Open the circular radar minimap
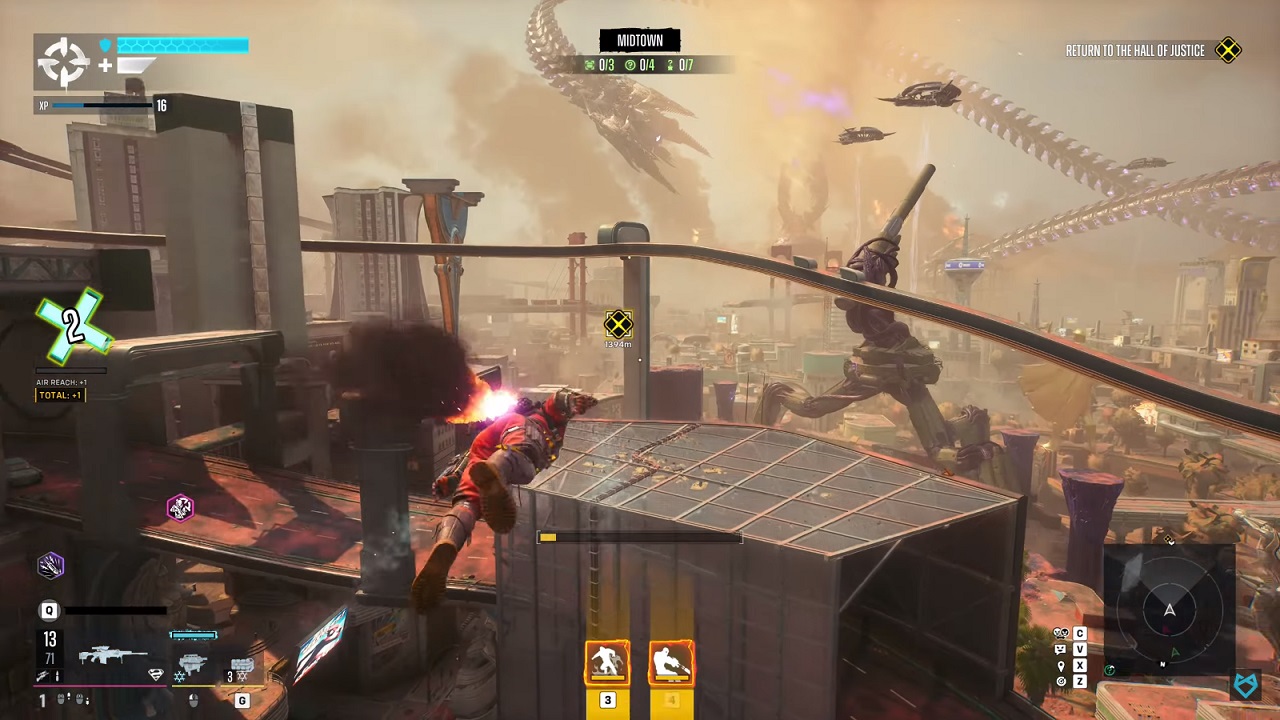 [x=1169, y=610]
